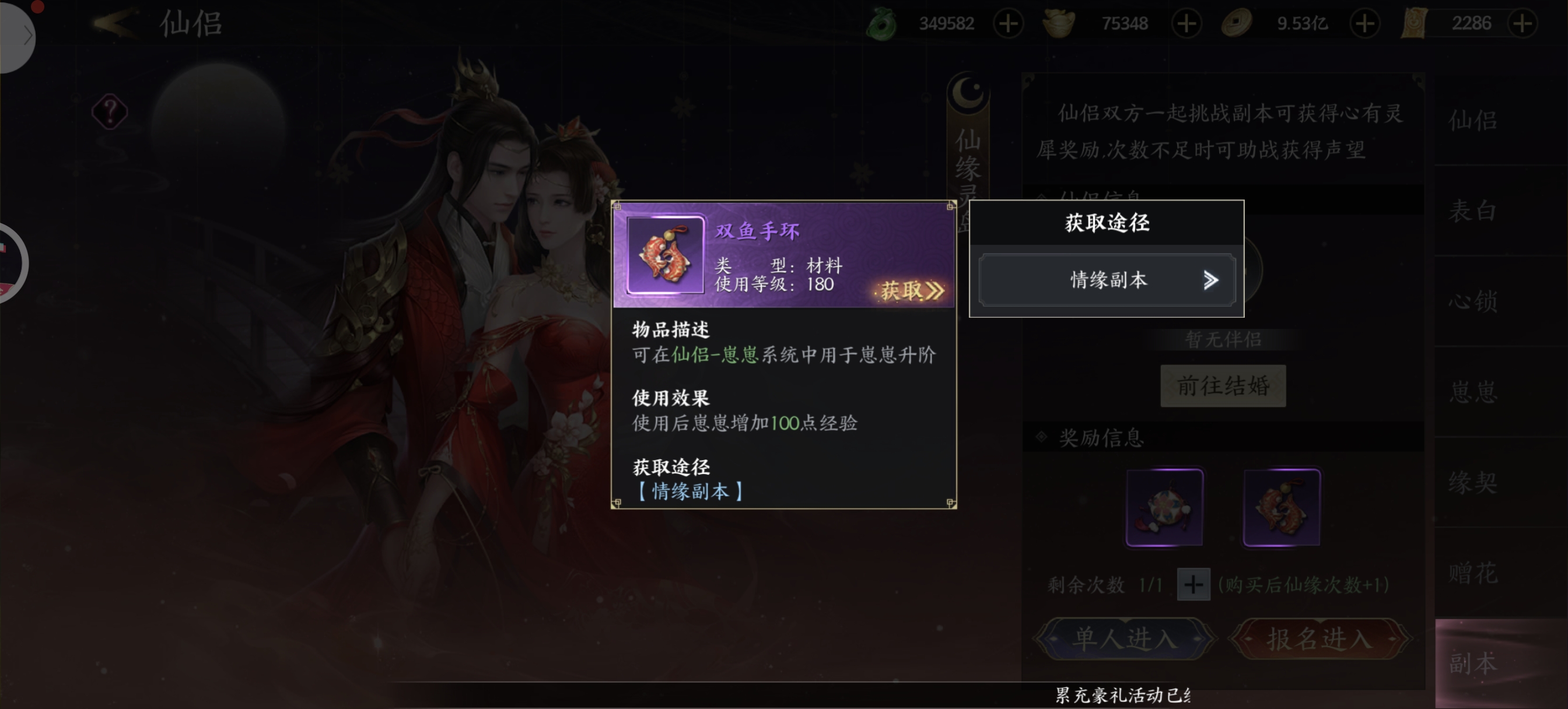
Task: Open the 情缘副本 acquisition route
Action: pos(1107,280)
